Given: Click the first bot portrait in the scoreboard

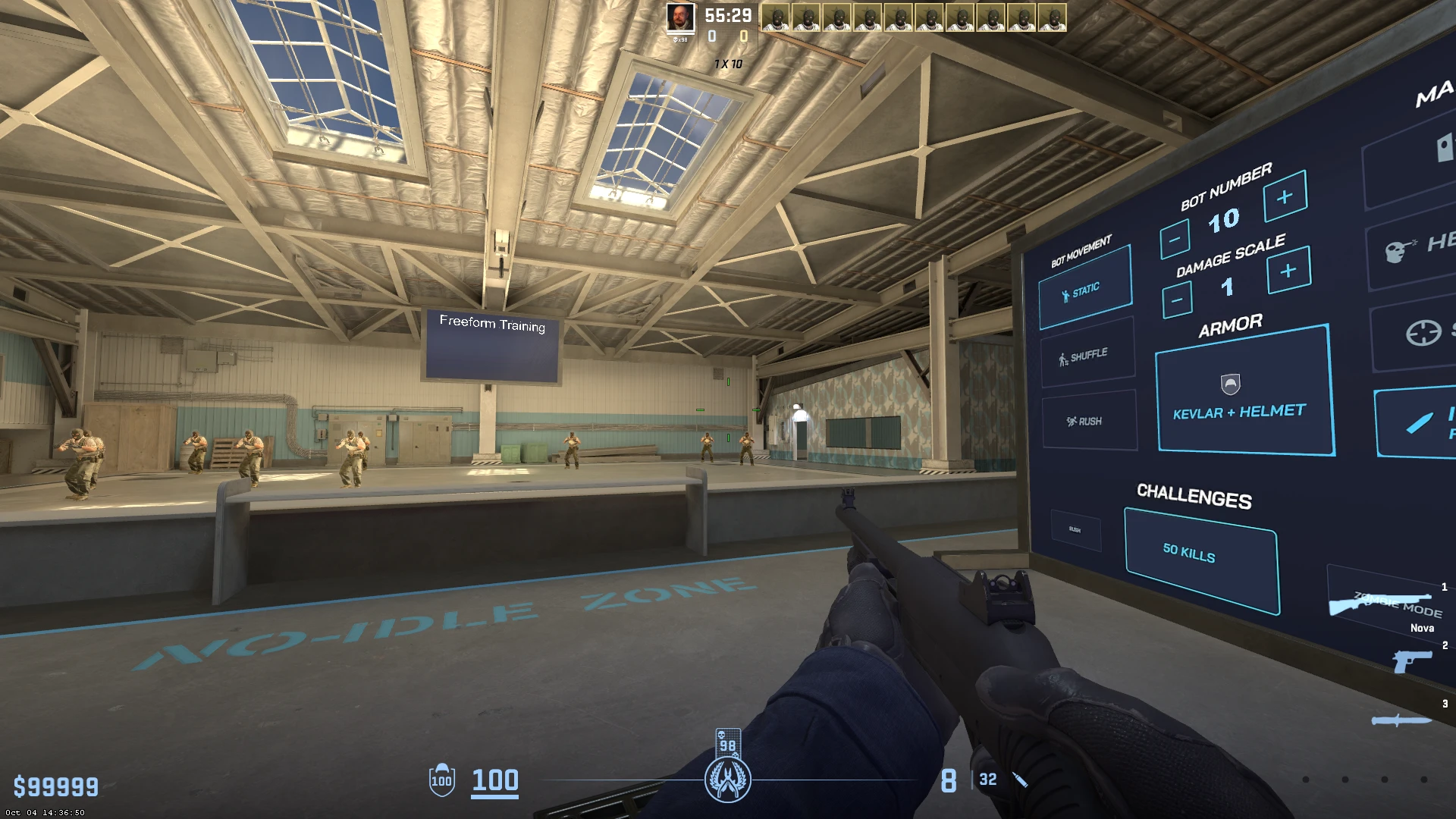Looking at the screenshot, I should 777,17.
